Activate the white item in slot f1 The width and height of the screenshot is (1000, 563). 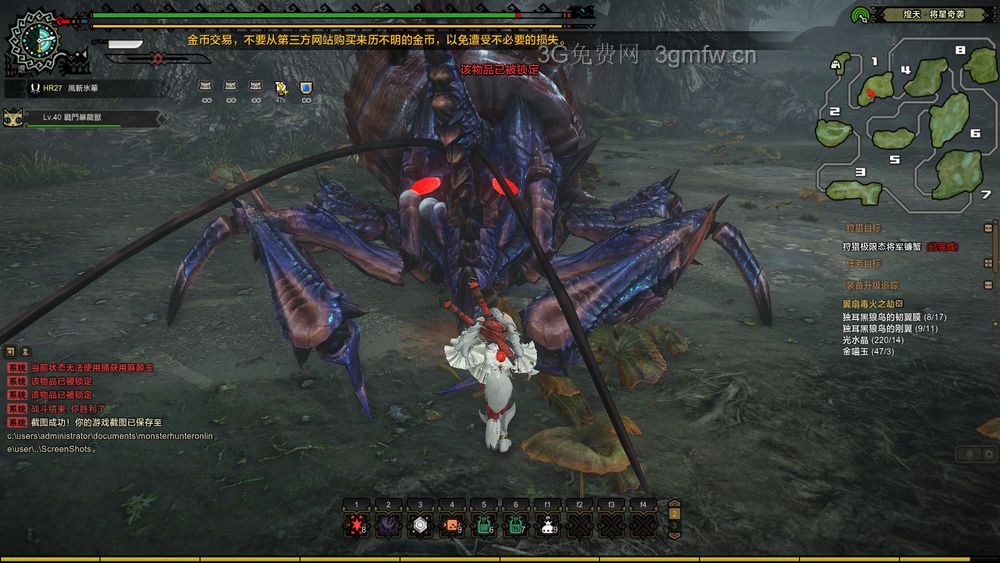[548, 524]
